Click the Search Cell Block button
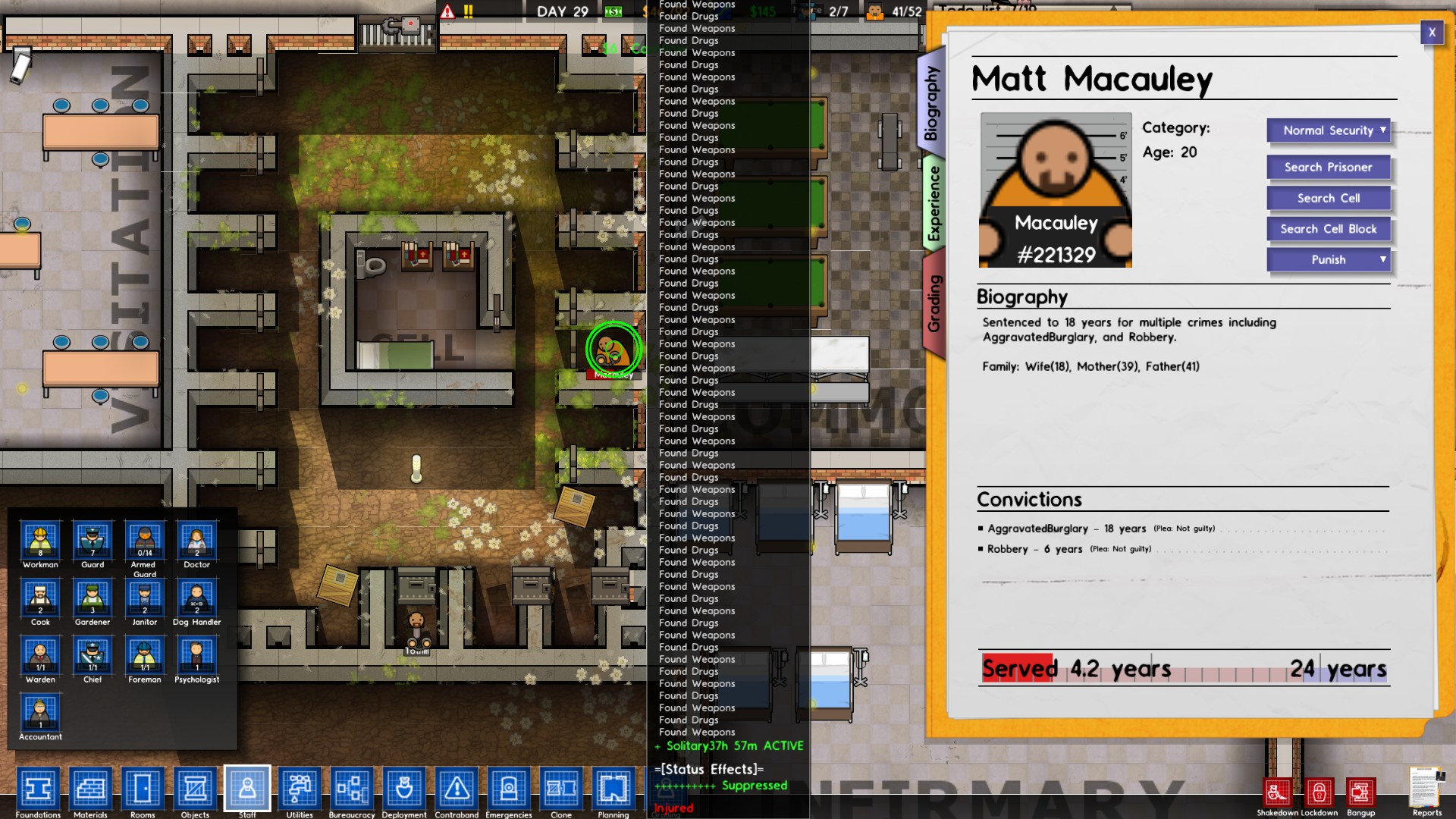The image size is (1456, 819). click(x=1328, y=228)
